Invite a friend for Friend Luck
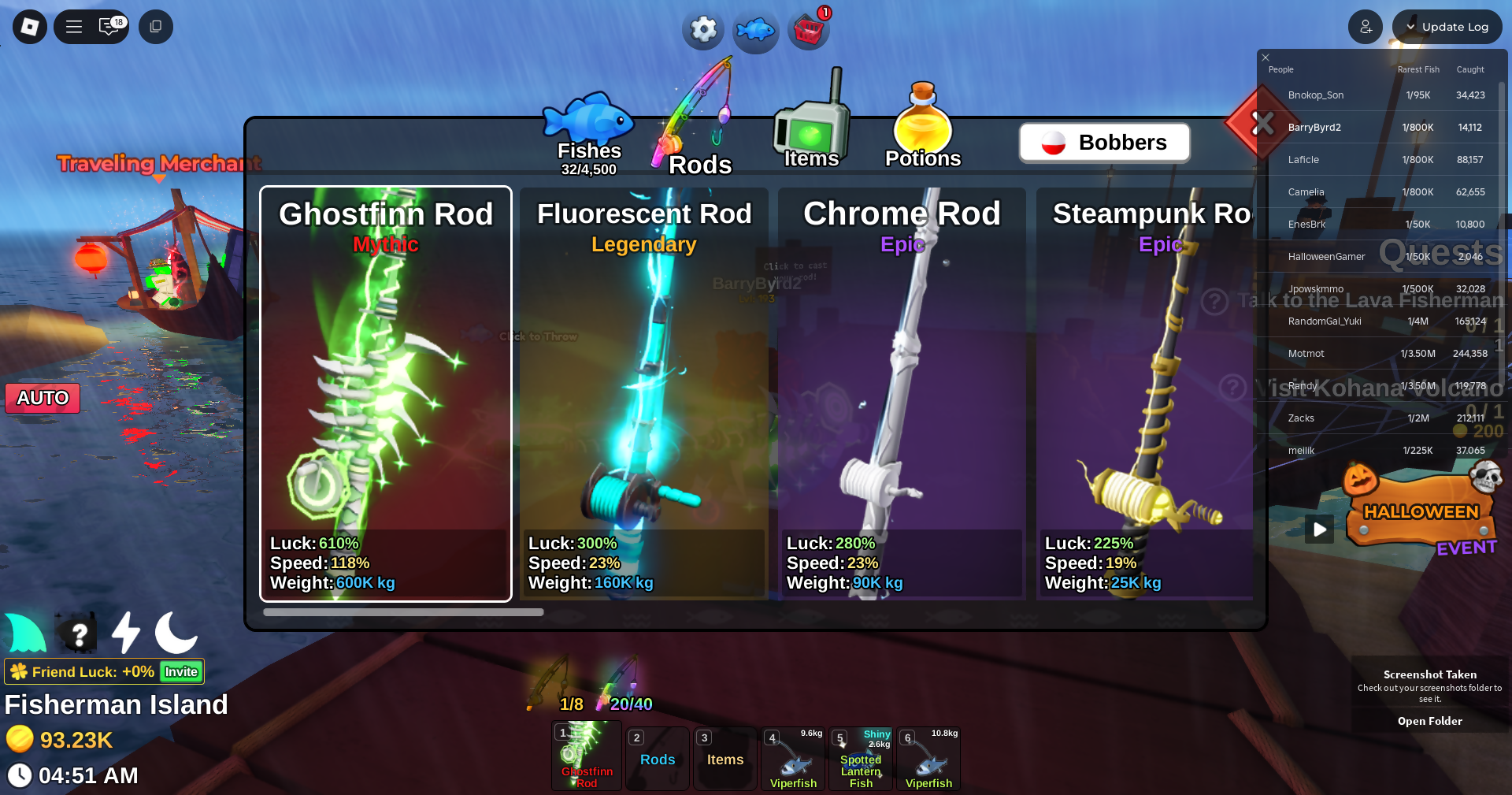The height and width of the screenshot is (795, 1512). pyautogui.click(x=181, y=671)
